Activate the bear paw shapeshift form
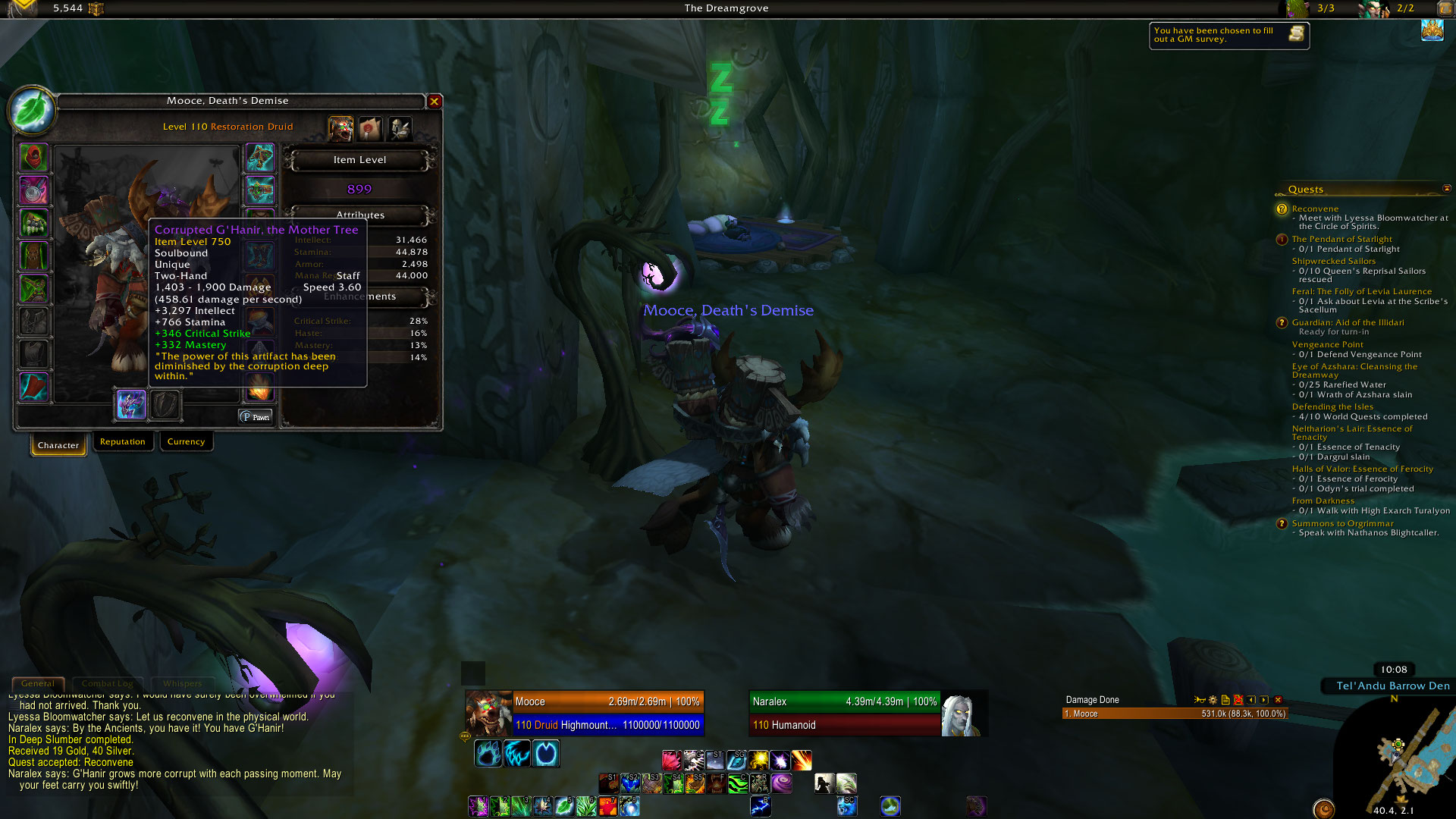Viewport: 1456px width, 819px height. (488, 754)
